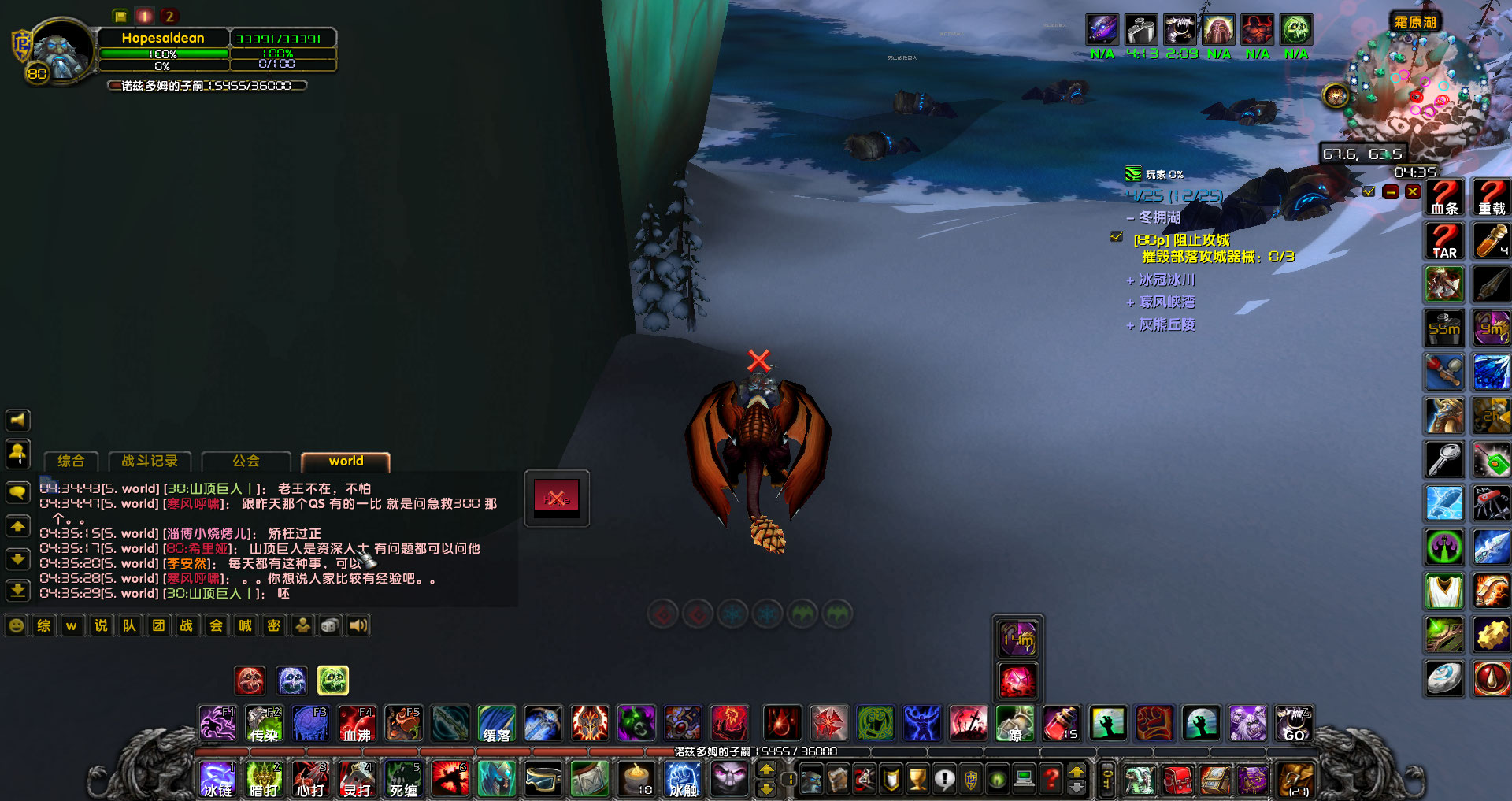Open the 公会 chat tab
This screenshot has height=801, width=1512.
pos(246,461)
